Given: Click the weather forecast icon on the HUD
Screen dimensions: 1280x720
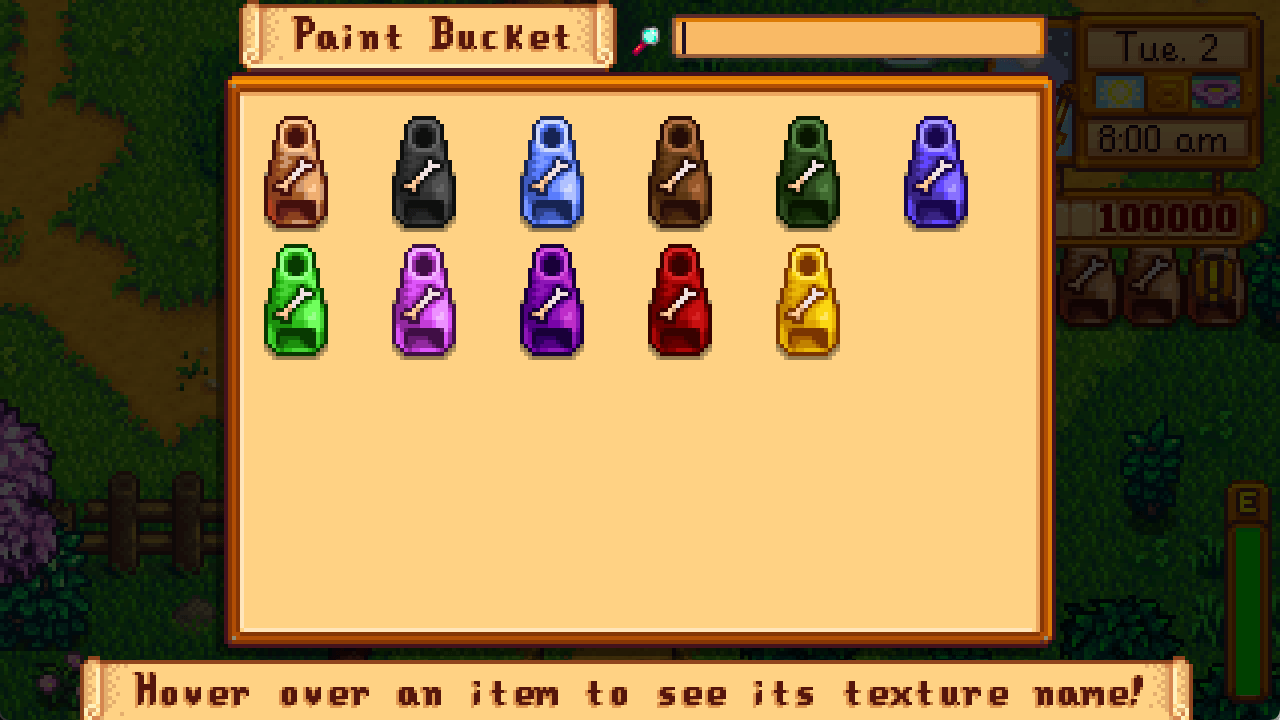Looking at the screenshot, I should click(x=1118, y=90).
